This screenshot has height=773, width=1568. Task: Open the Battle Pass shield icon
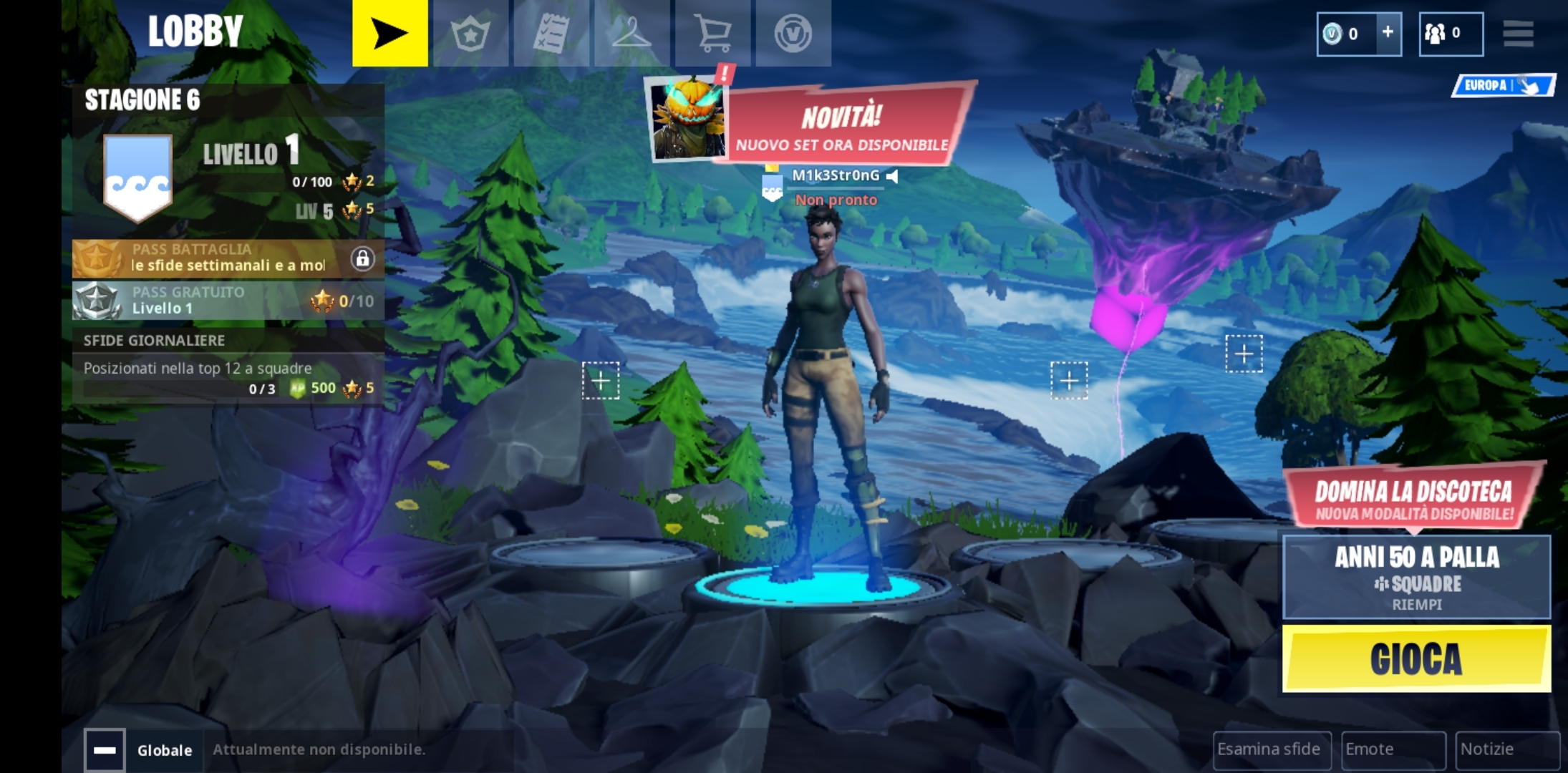(471, 32)
